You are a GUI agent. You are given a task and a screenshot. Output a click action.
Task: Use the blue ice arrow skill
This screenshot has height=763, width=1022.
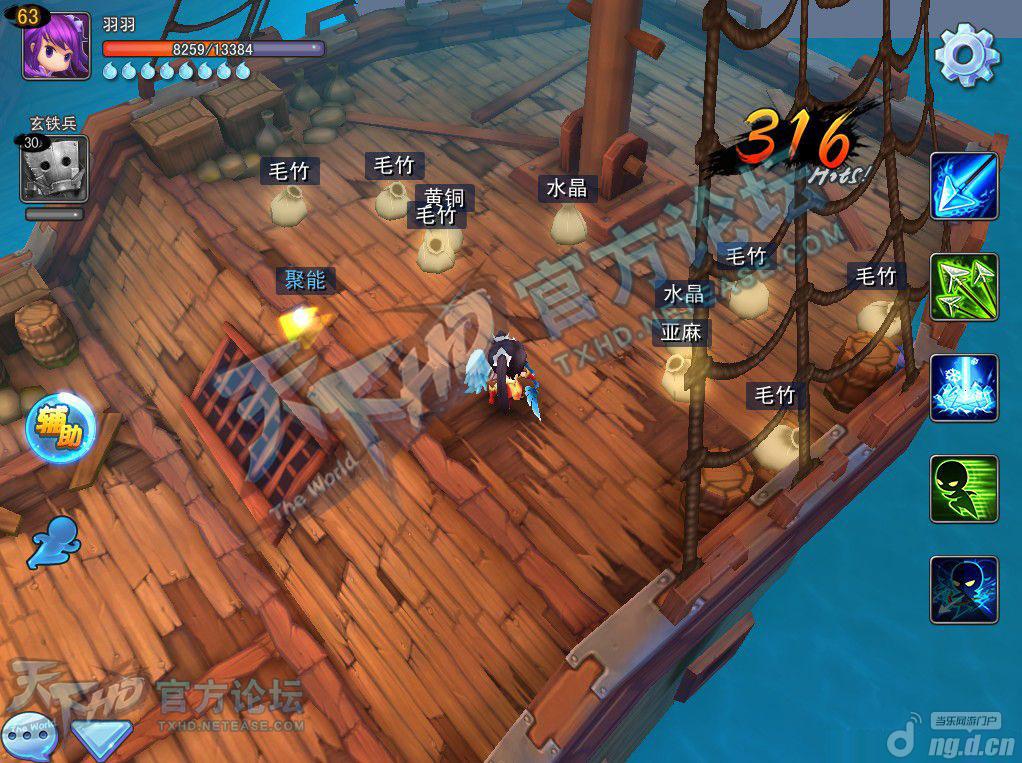[x=964, y=186]
